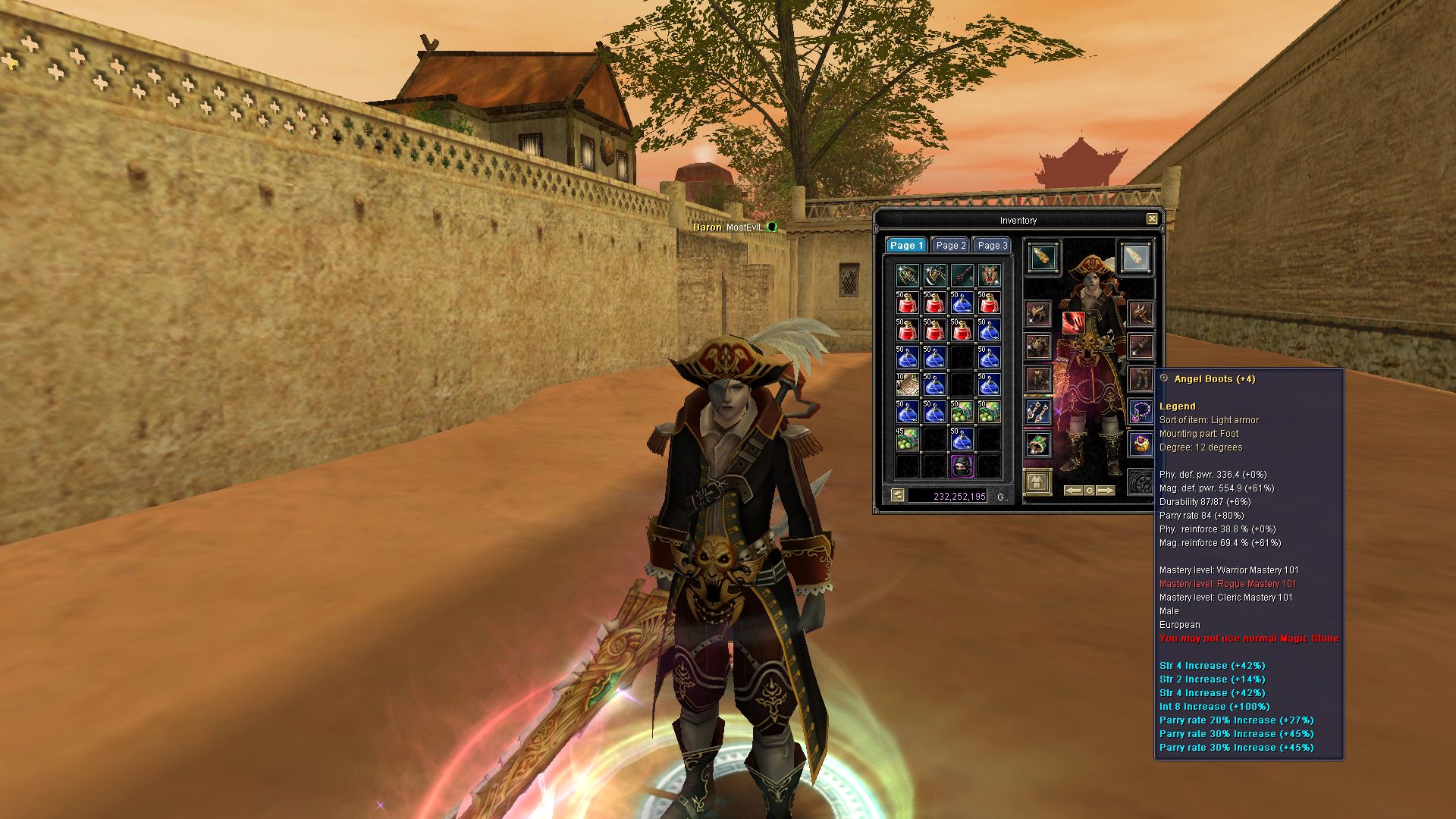Pick the scroll stack with count 10
This screenshot has width=1456, height=819.
click(907, 384)
